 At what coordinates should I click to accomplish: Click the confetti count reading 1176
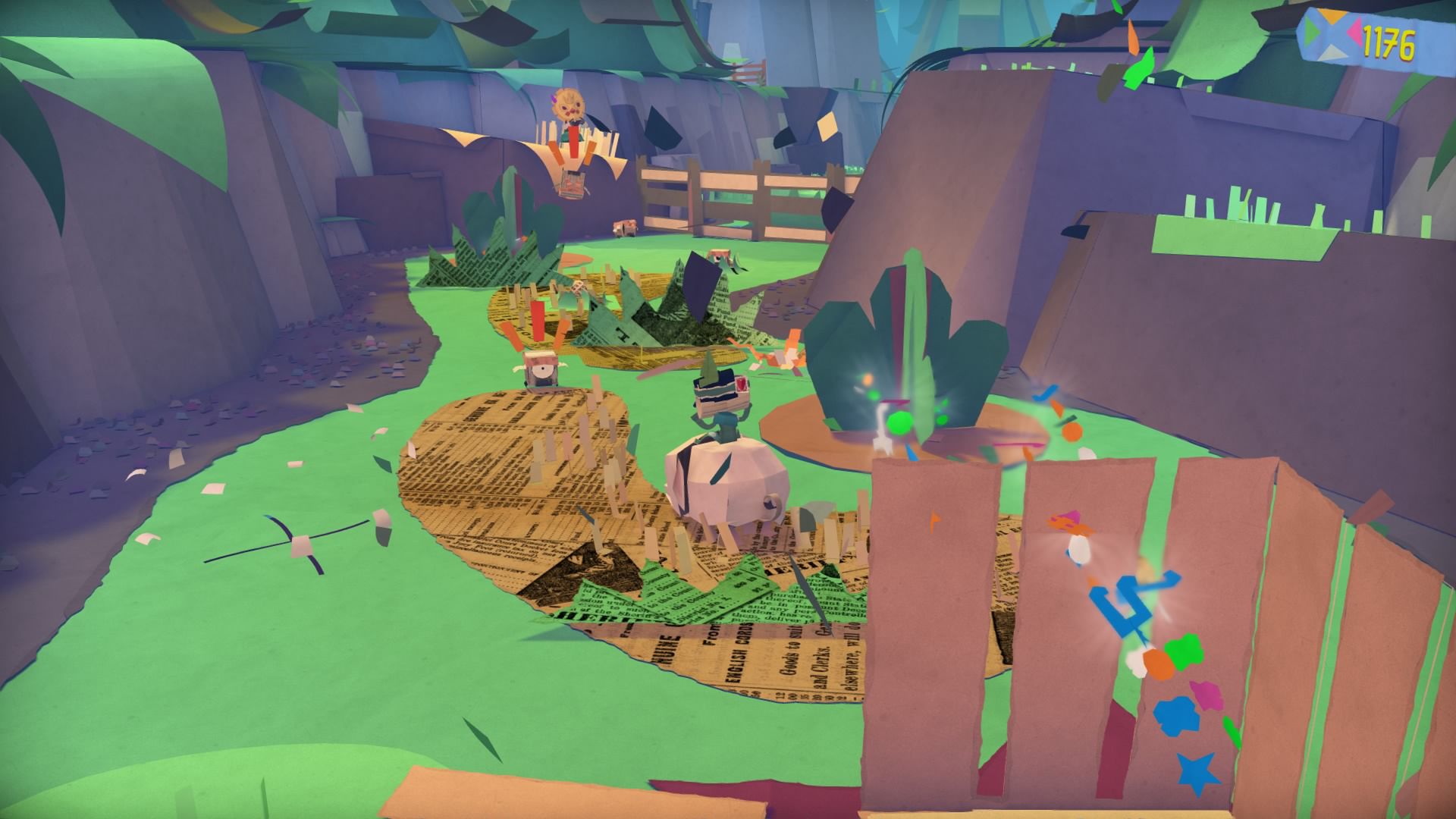(1390, 42)
